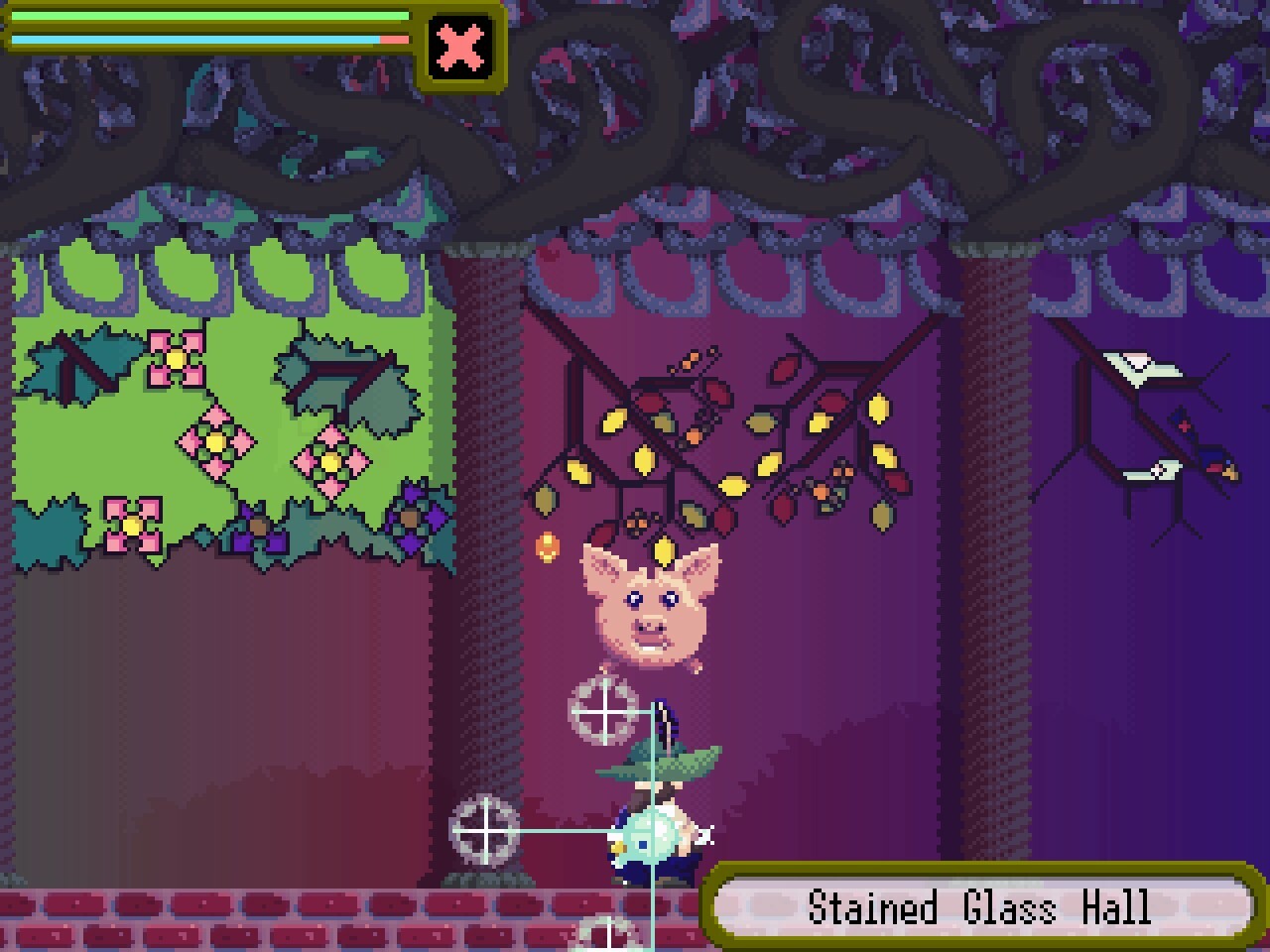The height and width of the screenshot is (952, 1270).
Task: Select the witch character in the bubble
Action: [652, 833]
